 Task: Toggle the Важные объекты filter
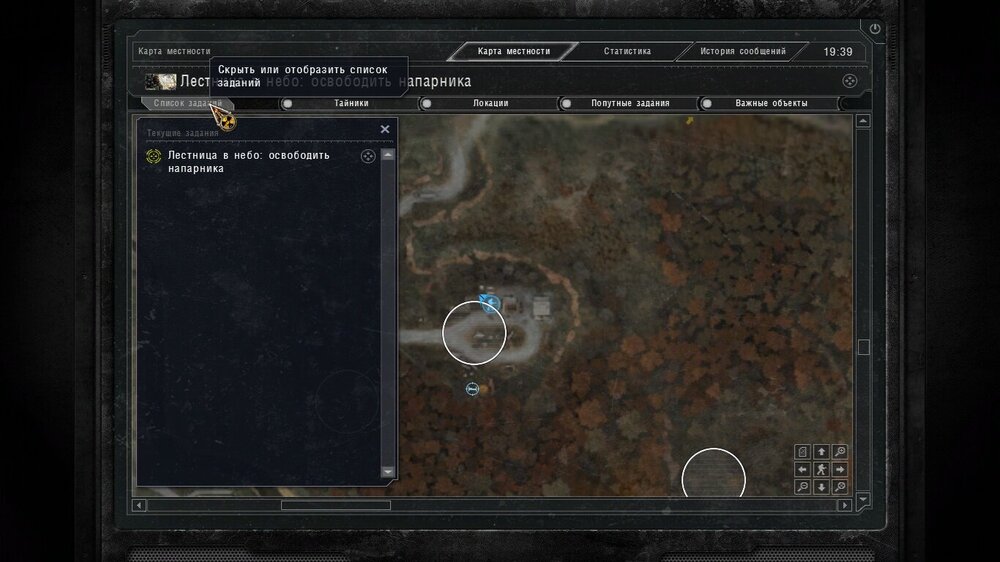(770, 103)
